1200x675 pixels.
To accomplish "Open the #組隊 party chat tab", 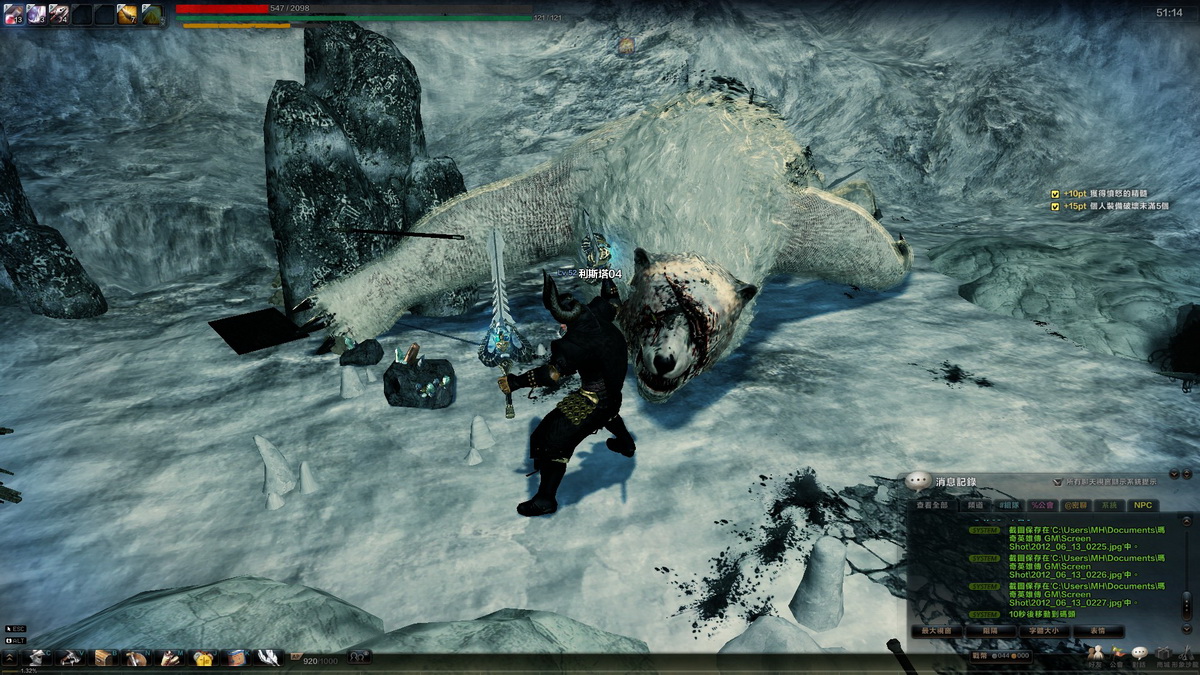I will point(1009,506).
